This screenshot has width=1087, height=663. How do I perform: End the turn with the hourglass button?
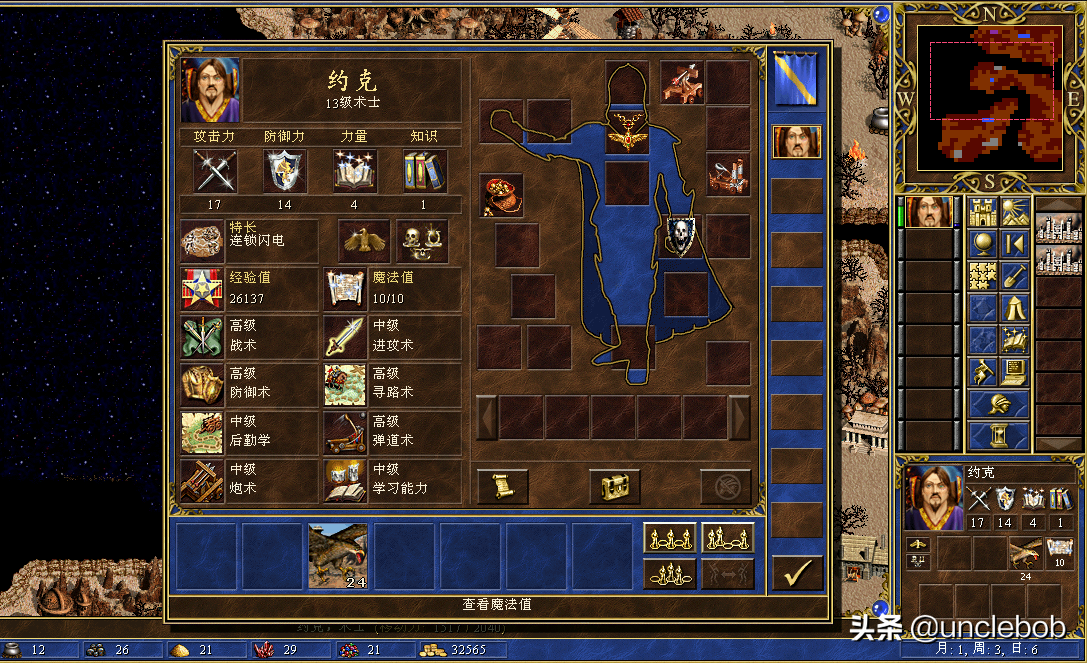(999, 435)
